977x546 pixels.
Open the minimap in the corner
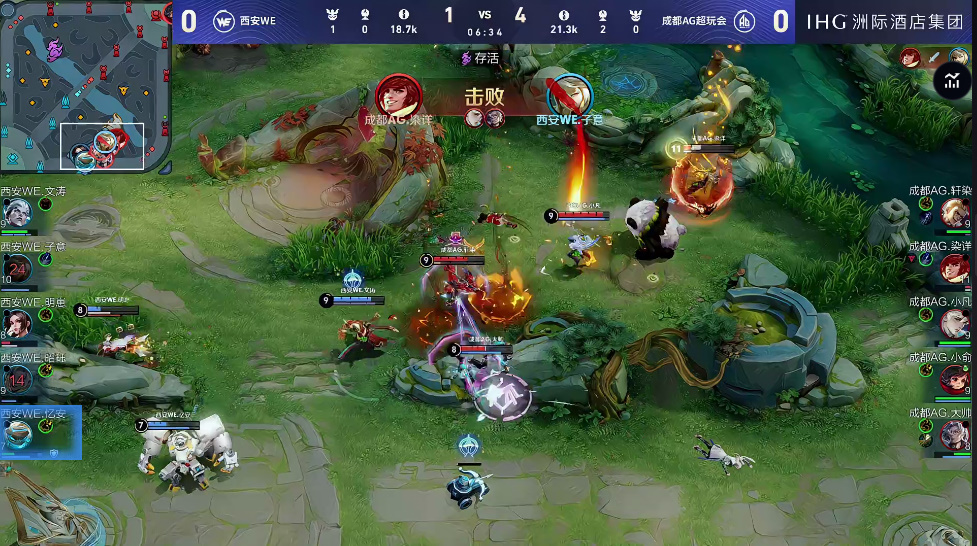point(85,87)
